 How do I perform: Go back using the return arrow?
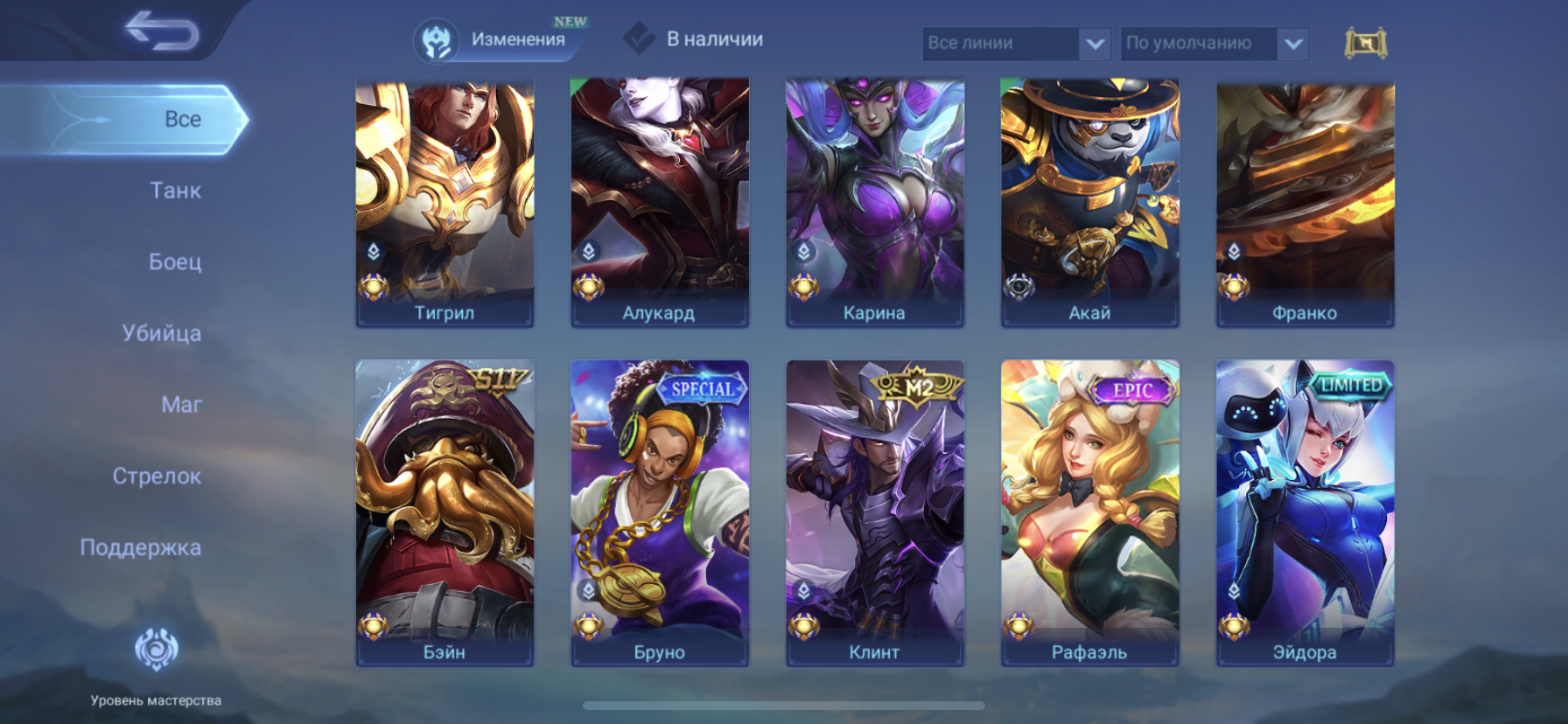pos(163,31)
